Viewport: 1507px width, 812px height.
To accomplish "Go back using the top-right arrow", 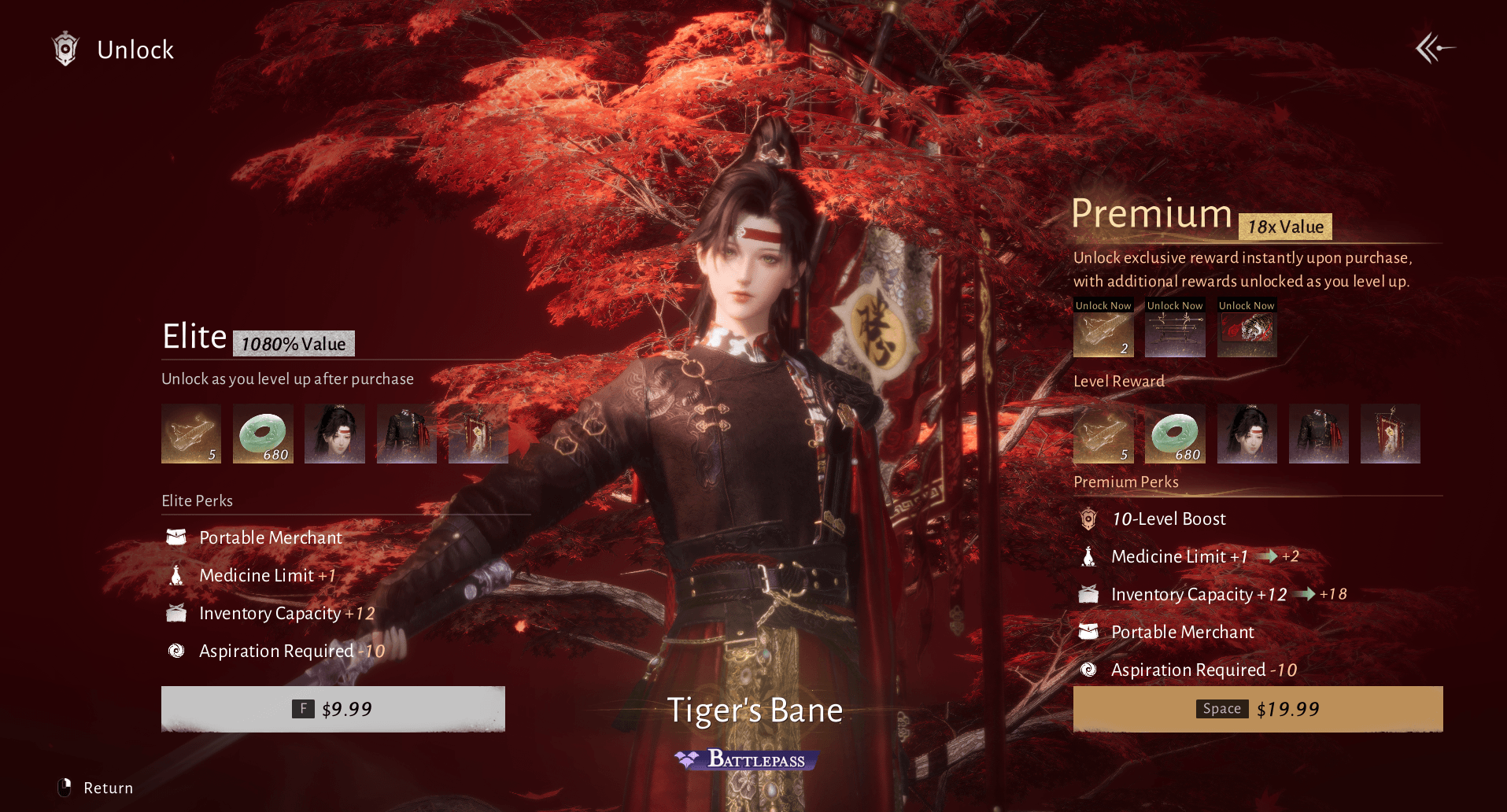I will click(1435, 49).
